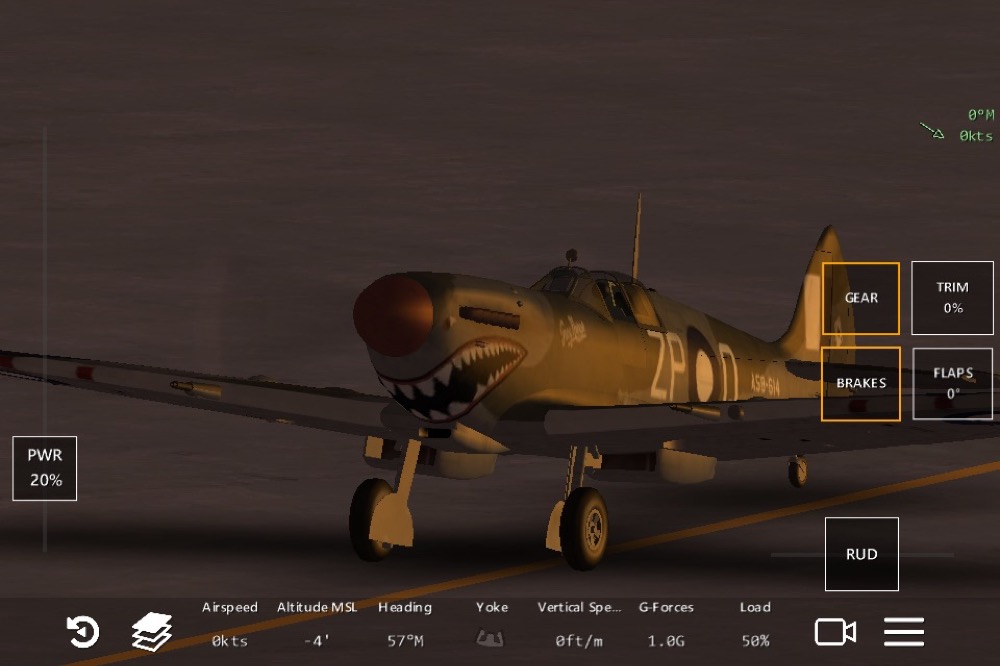This screenshot has height=666, width=1000.
Task: Select the Heading status item
Action: (405, 624)
